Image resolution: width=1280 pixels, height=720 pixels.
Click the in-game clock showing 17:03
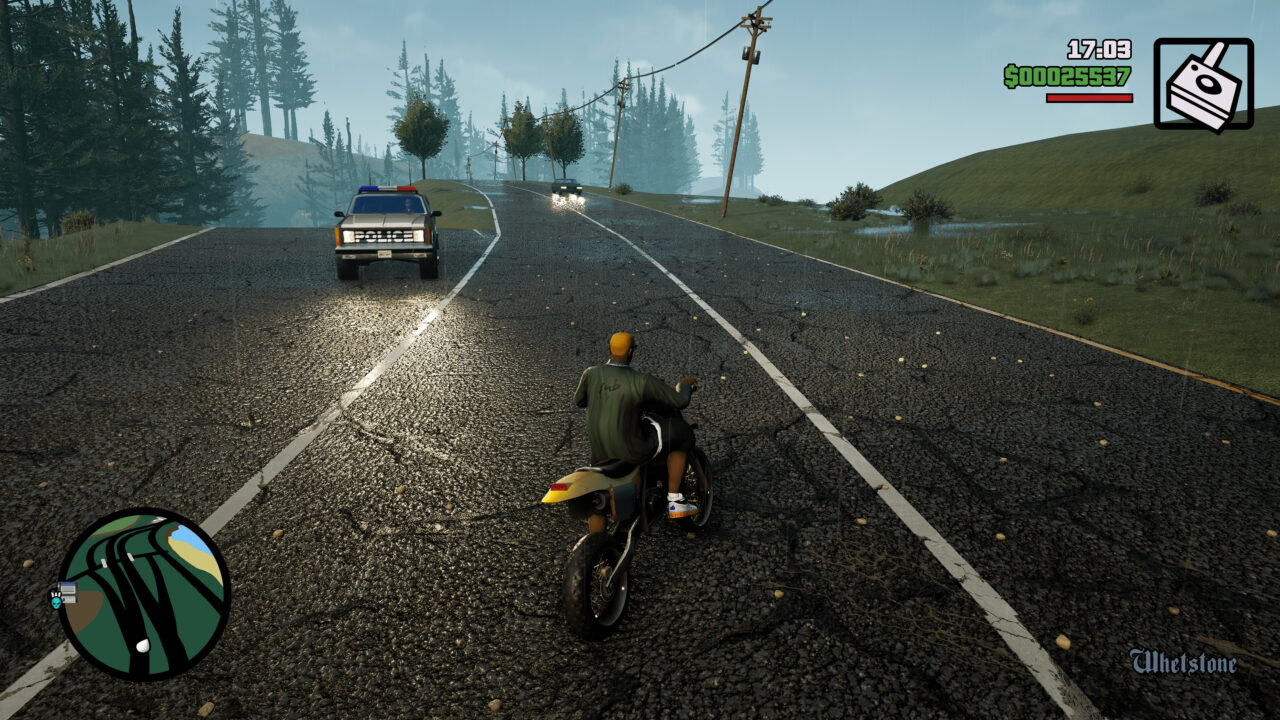tap(1099, 50)
